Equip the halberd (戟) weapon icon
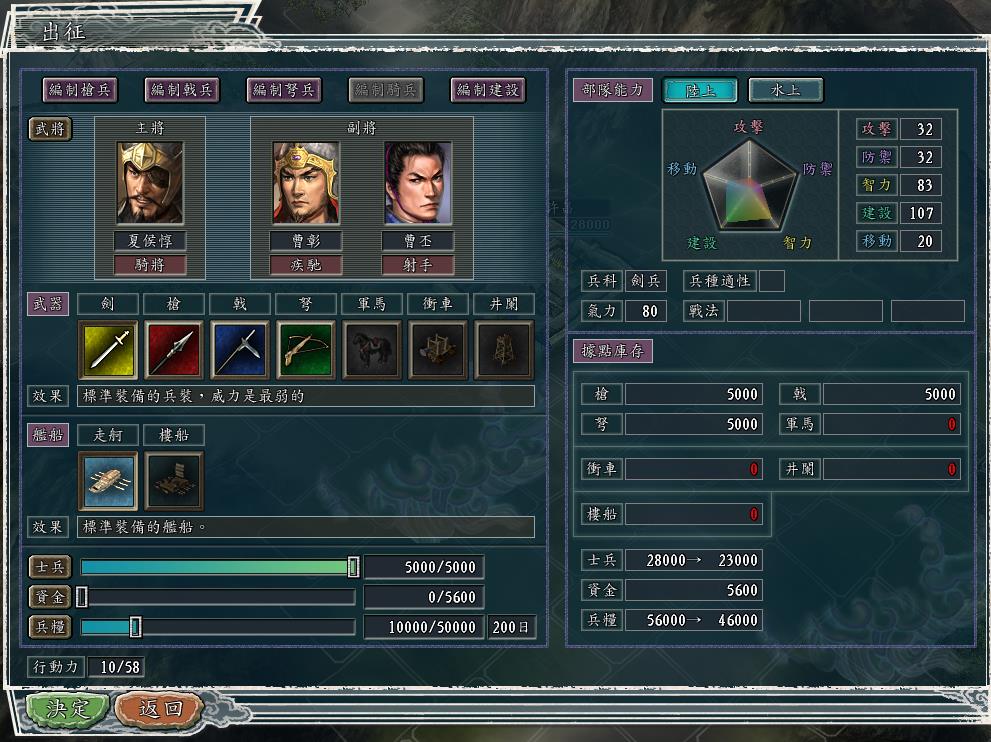Screen dimensions: 991x742 tap(240, 350)
